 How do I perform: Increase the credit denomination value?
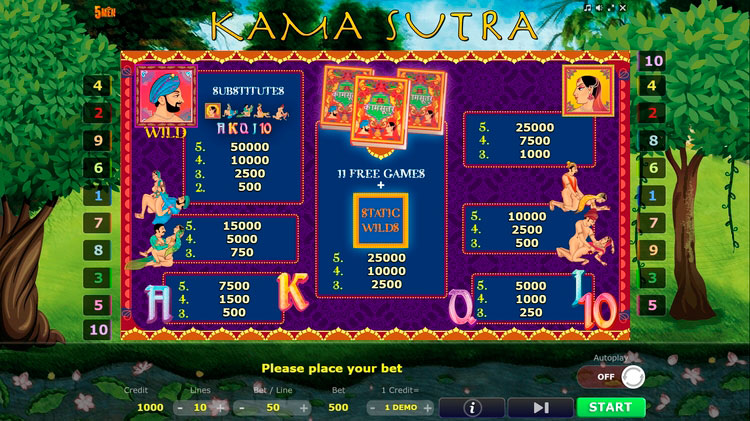click(428, 408)
